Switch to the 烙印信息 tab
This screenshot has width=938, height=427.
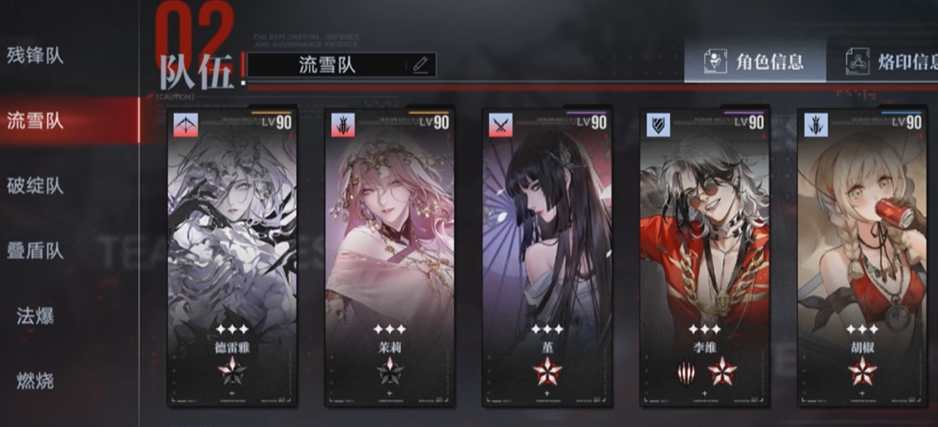click(x=890, y=62)
